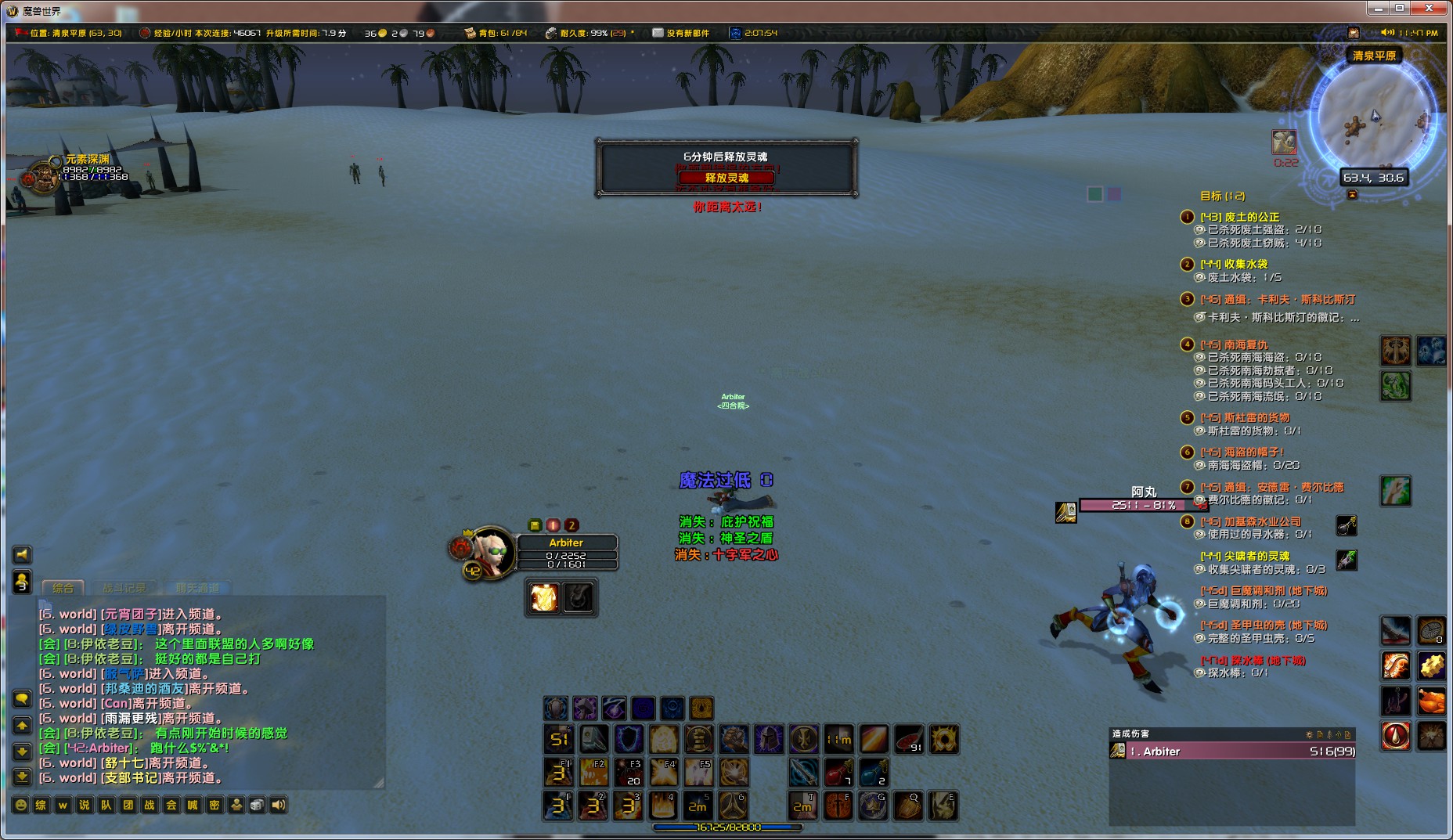1453x840 pixels.
Task: Use the blue mana potion slot
Action: (x=873, y=773)
